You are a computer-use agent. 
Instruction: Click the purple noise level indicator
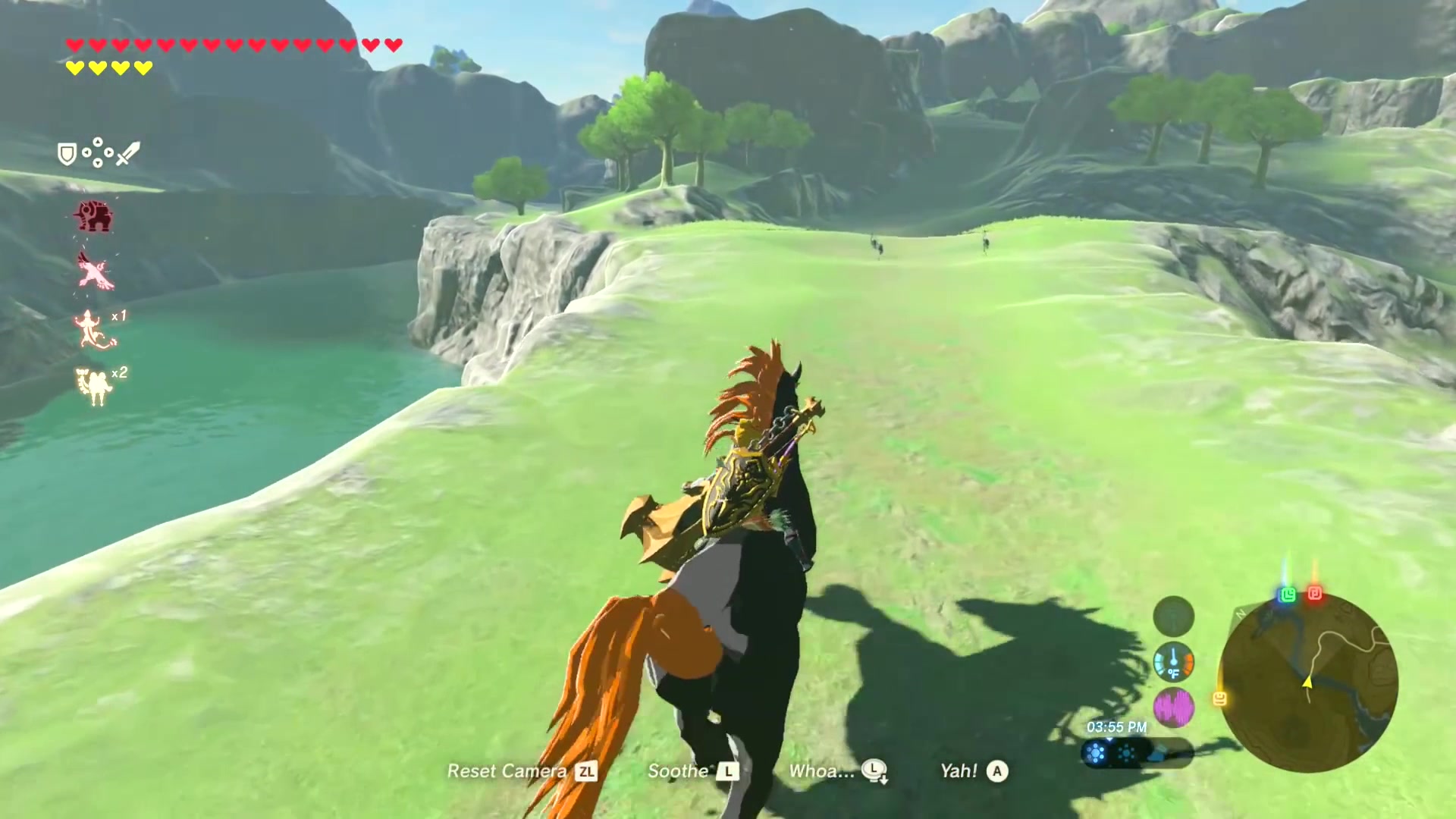(1173, 708)
